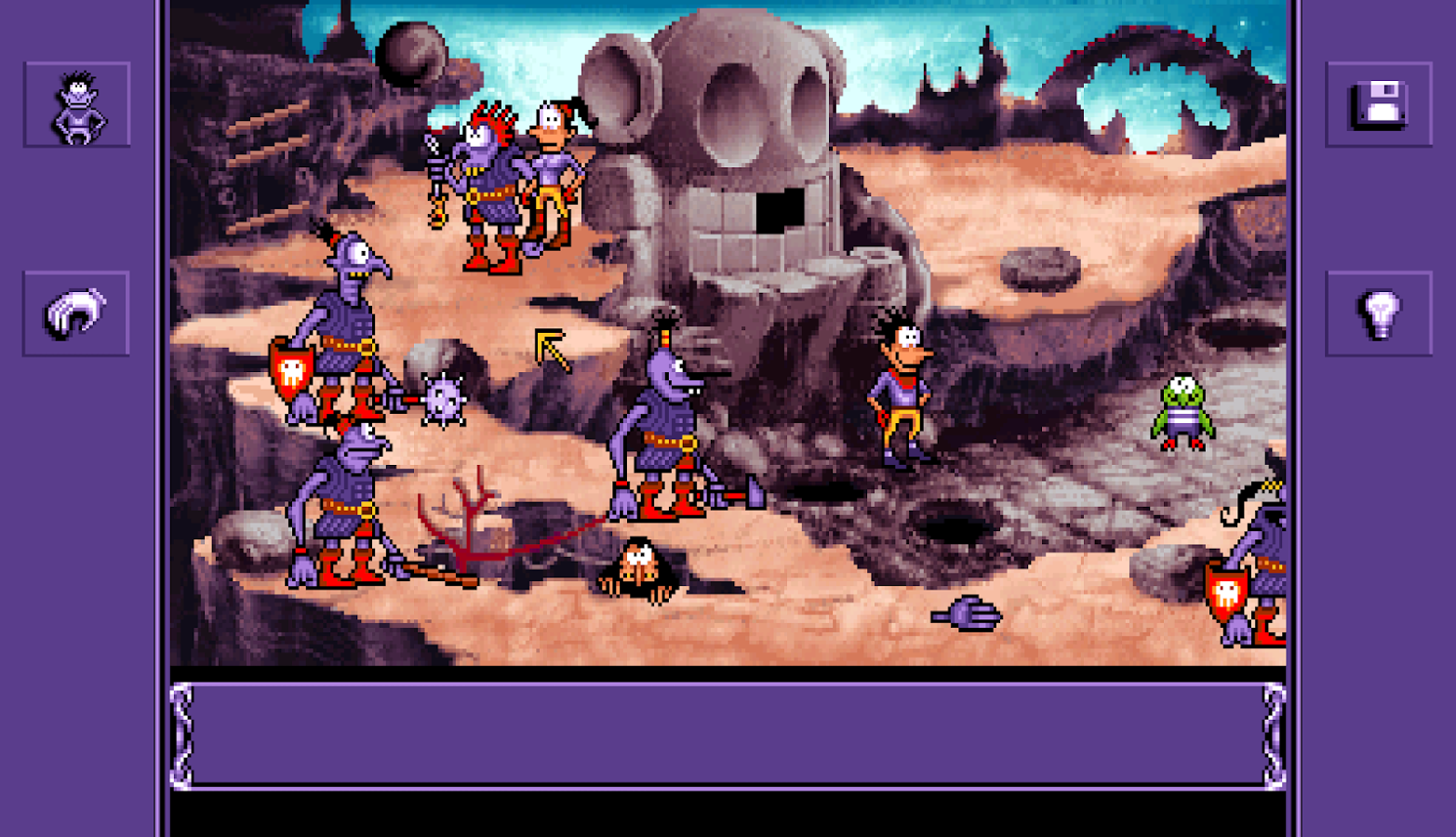Pick up the glove lying on the ground
Image resolution: width=1456 pixels, height=837 pixels.
click(x=966, y=616)
